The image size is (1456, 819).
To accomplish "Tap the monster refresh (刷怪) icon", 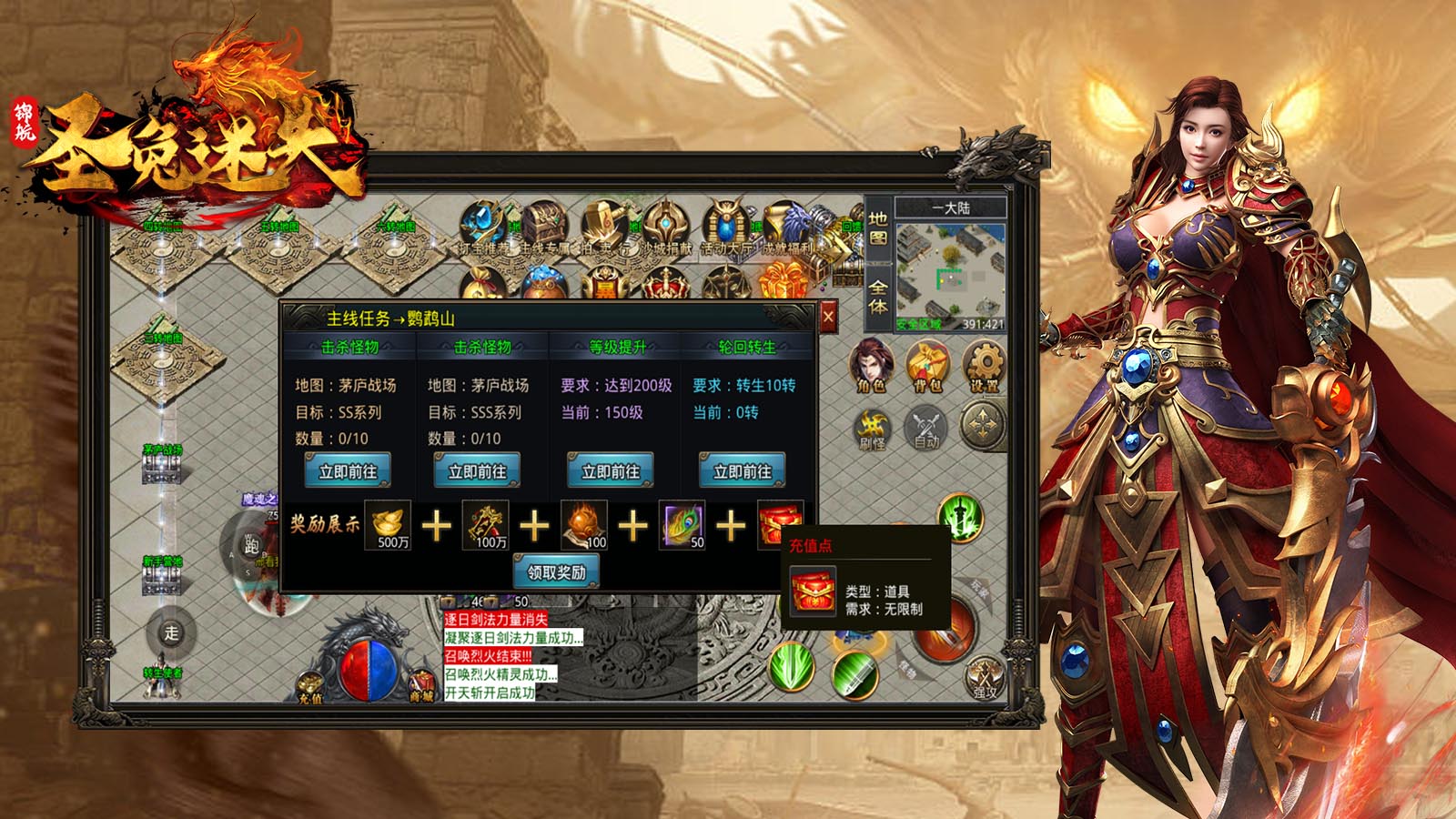I will pos(872,428).
